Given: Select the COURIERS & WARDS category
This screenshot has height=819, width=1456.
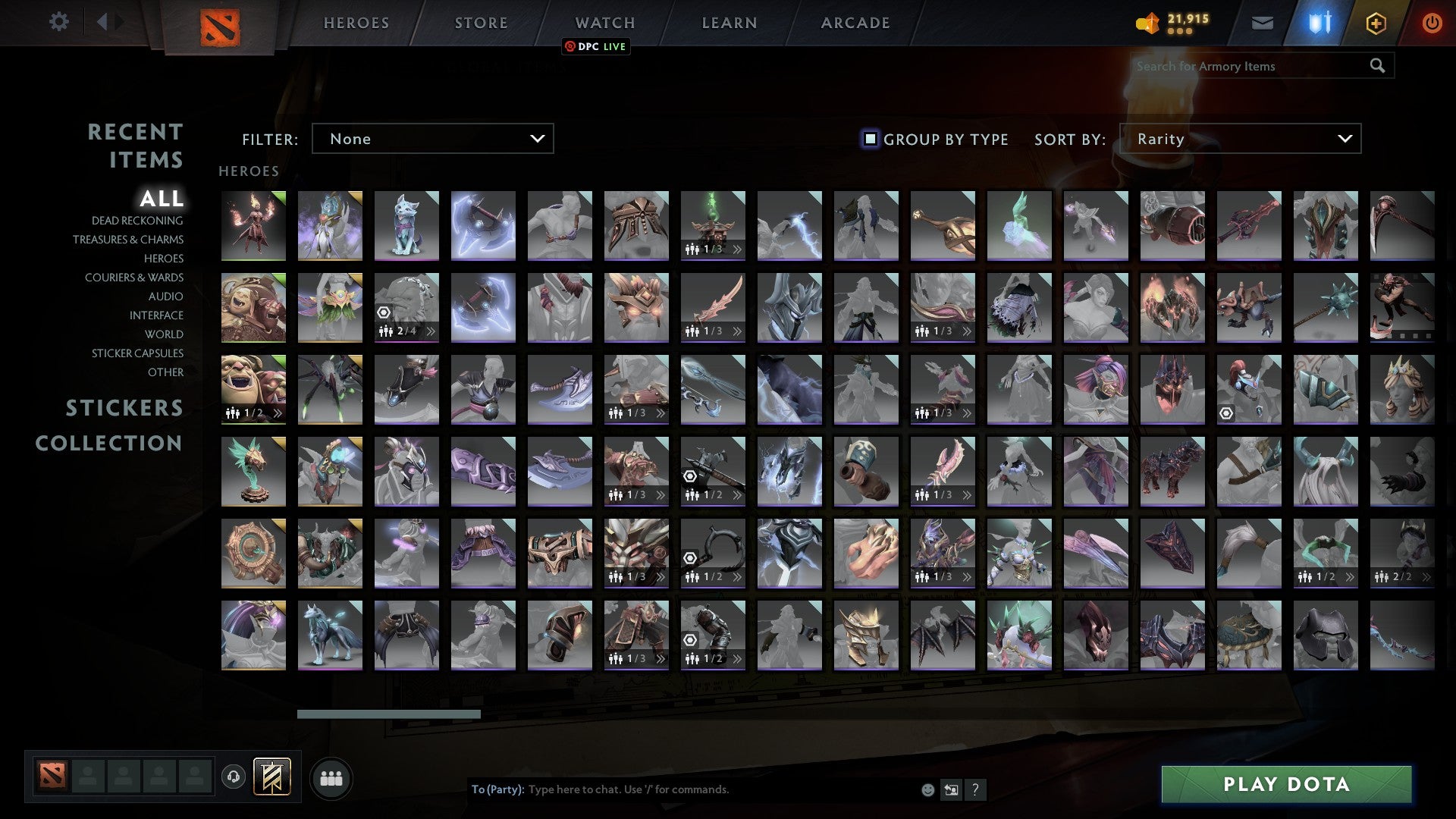Looking at the screenshot, I should [x=135, y=278].
